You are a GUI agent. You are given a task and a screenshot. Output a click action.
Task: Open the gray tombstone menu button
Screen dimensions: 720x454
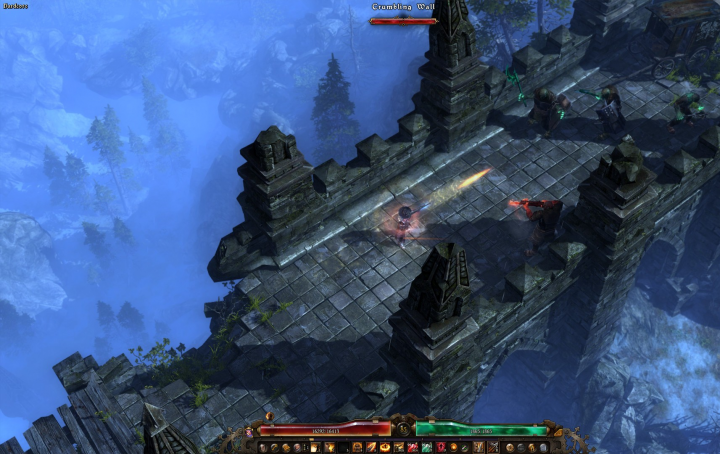click(x=543, y=448)
